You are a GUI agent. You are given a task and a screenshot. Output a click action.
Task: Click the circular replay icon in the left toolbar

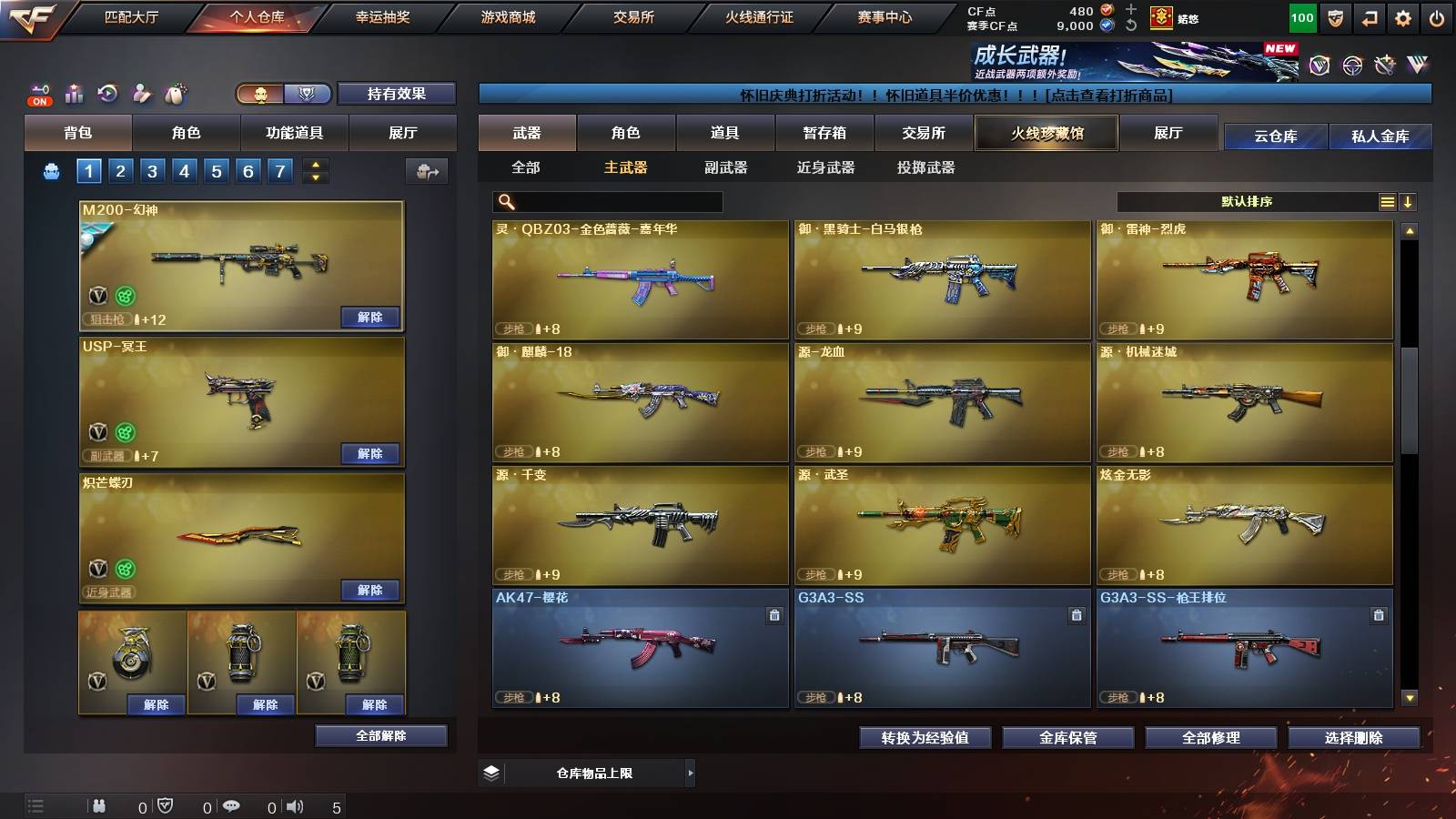coord(106,92)
